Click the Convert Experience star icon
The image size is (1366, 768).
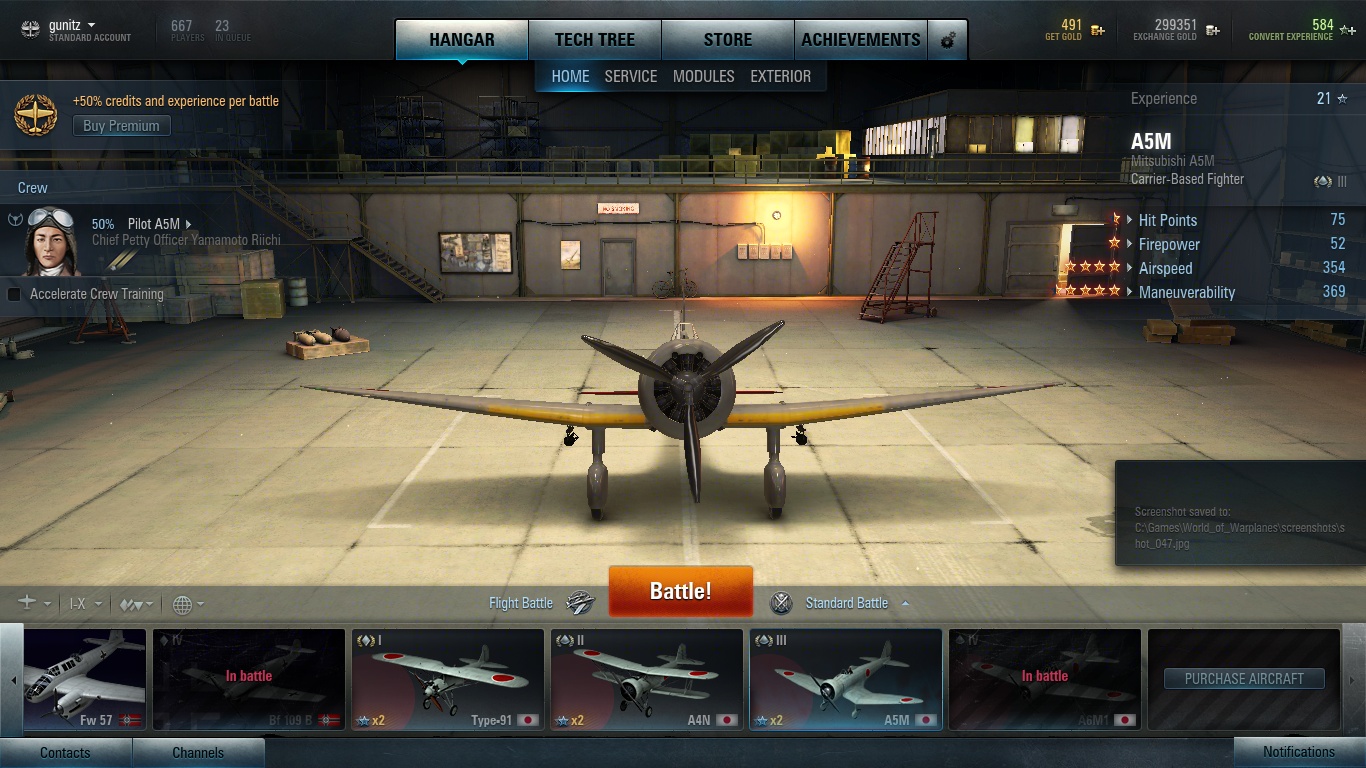(1344, 31)
